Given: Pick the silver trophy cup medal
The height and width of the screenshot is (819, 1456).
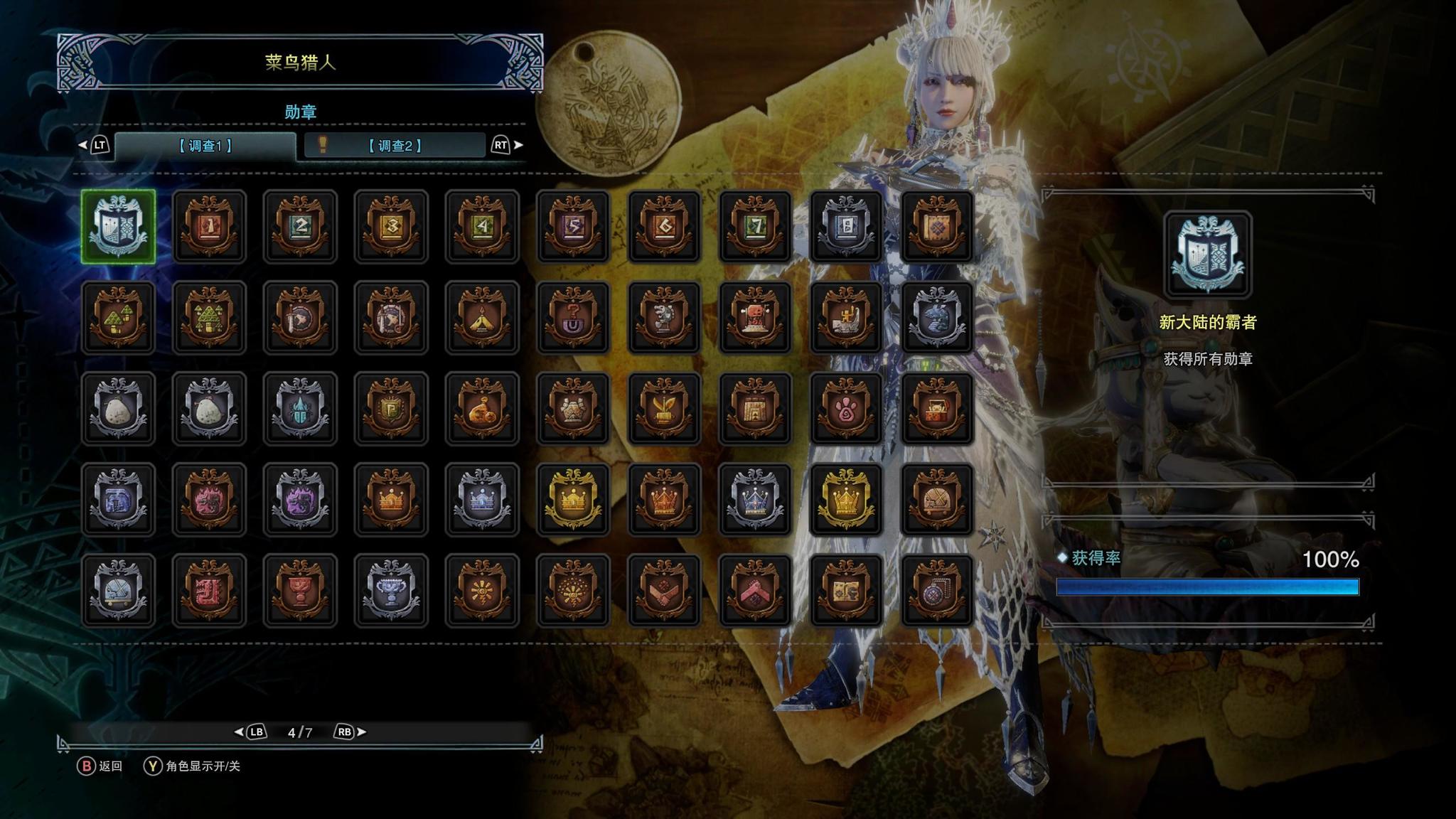Looking at the screenshot, I should tap(391, 591).
